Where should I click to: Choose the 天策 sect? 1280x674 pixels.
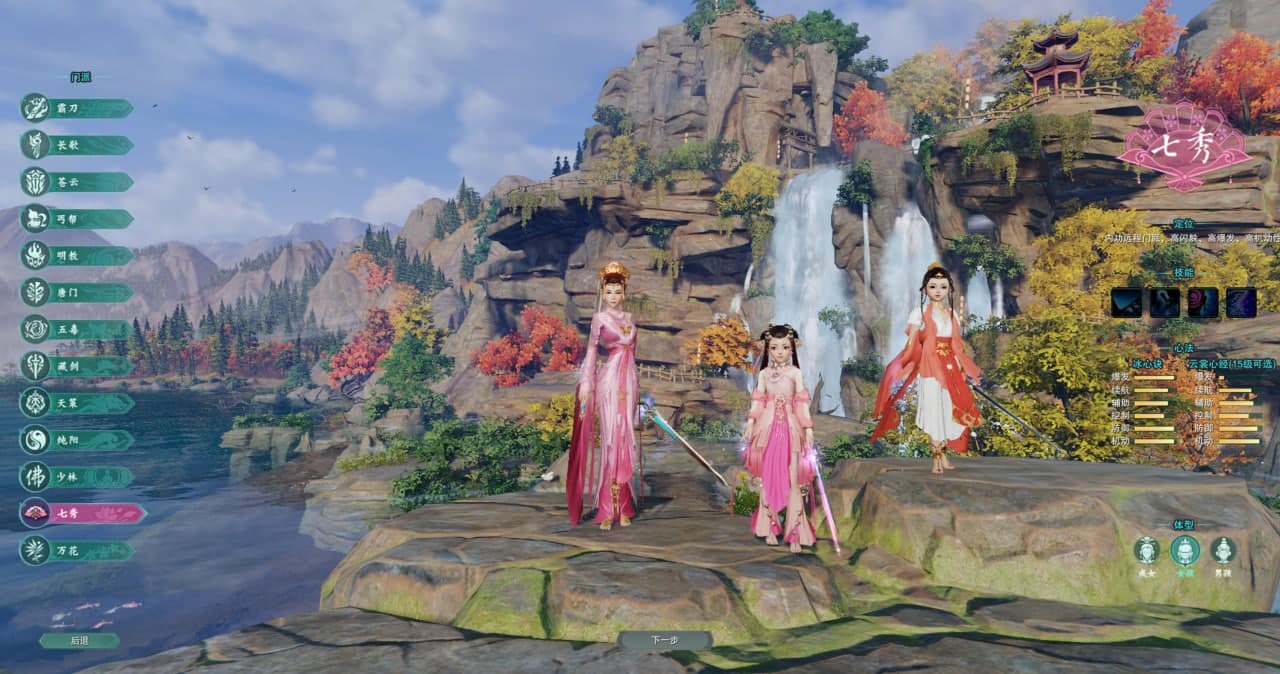tap(78, 403)
